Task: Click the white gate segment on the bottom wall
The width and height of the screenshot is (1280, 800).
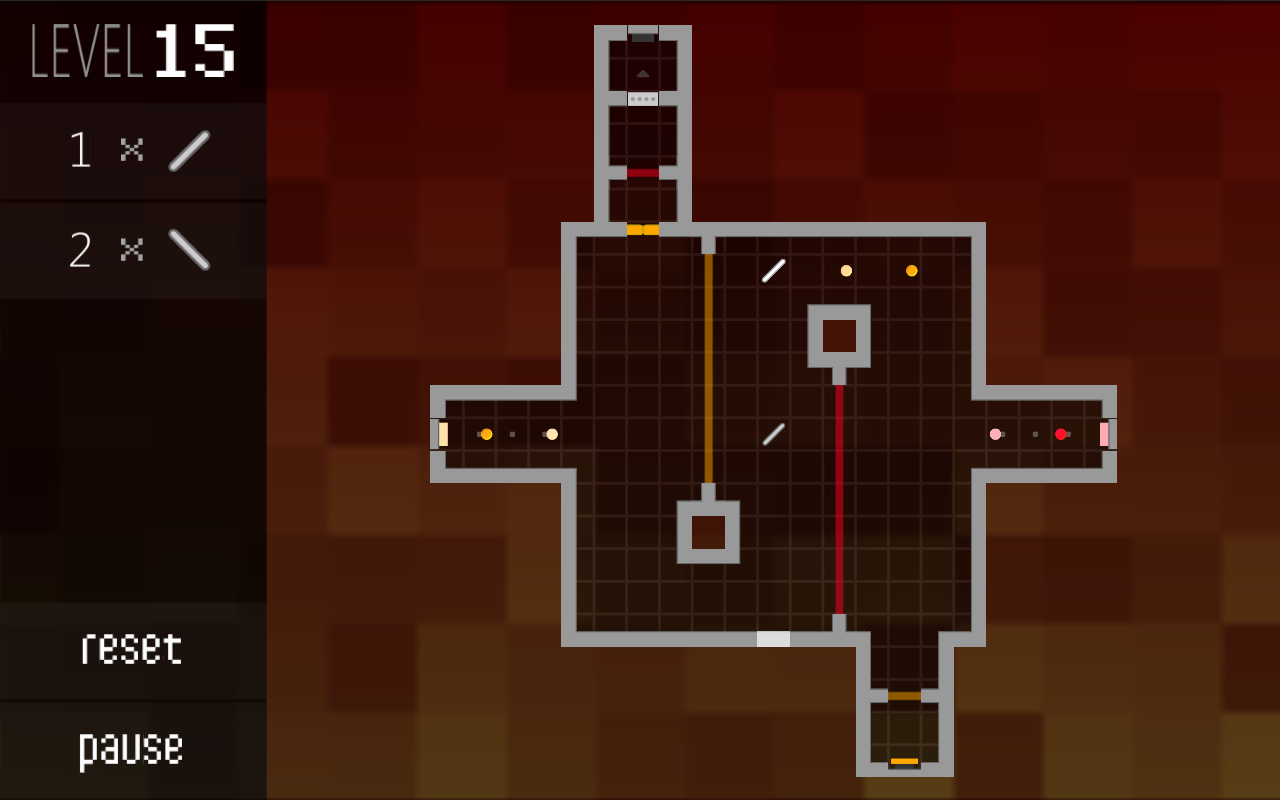Action: point(774,640)
